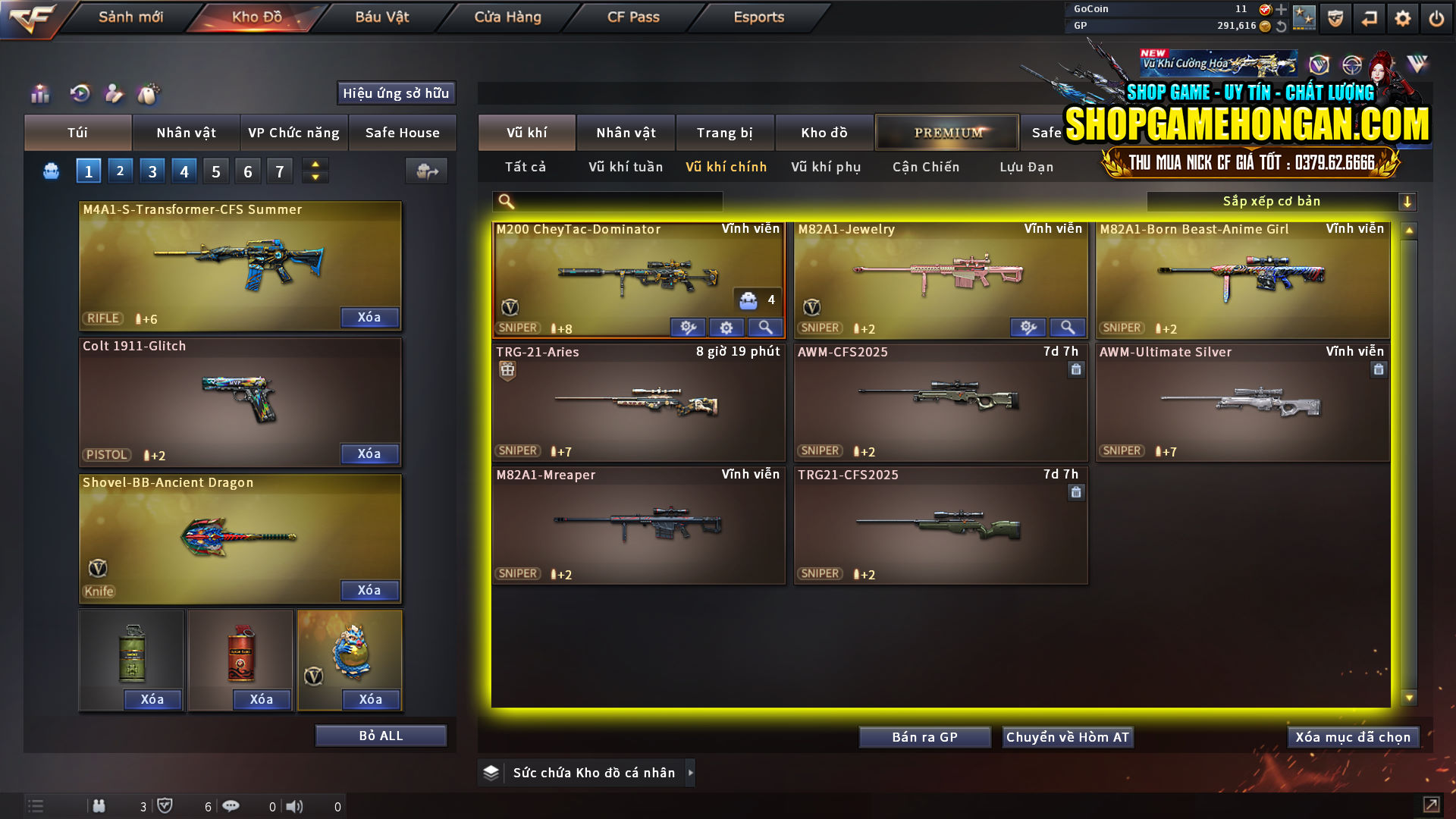Select backpack slot 5

[215, 171]
